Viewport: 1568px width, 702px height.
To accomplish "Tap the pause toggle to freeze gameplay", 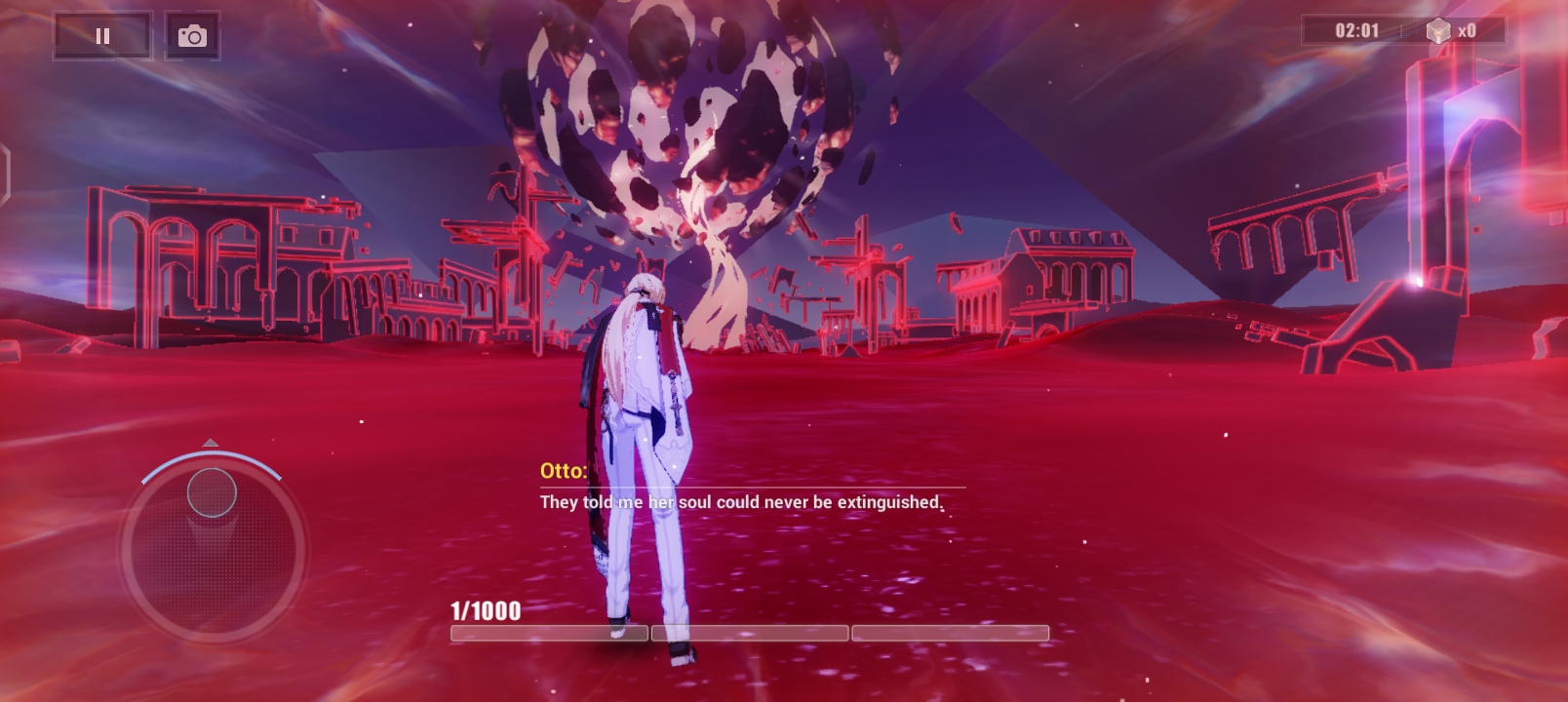I will click(101, 35).
